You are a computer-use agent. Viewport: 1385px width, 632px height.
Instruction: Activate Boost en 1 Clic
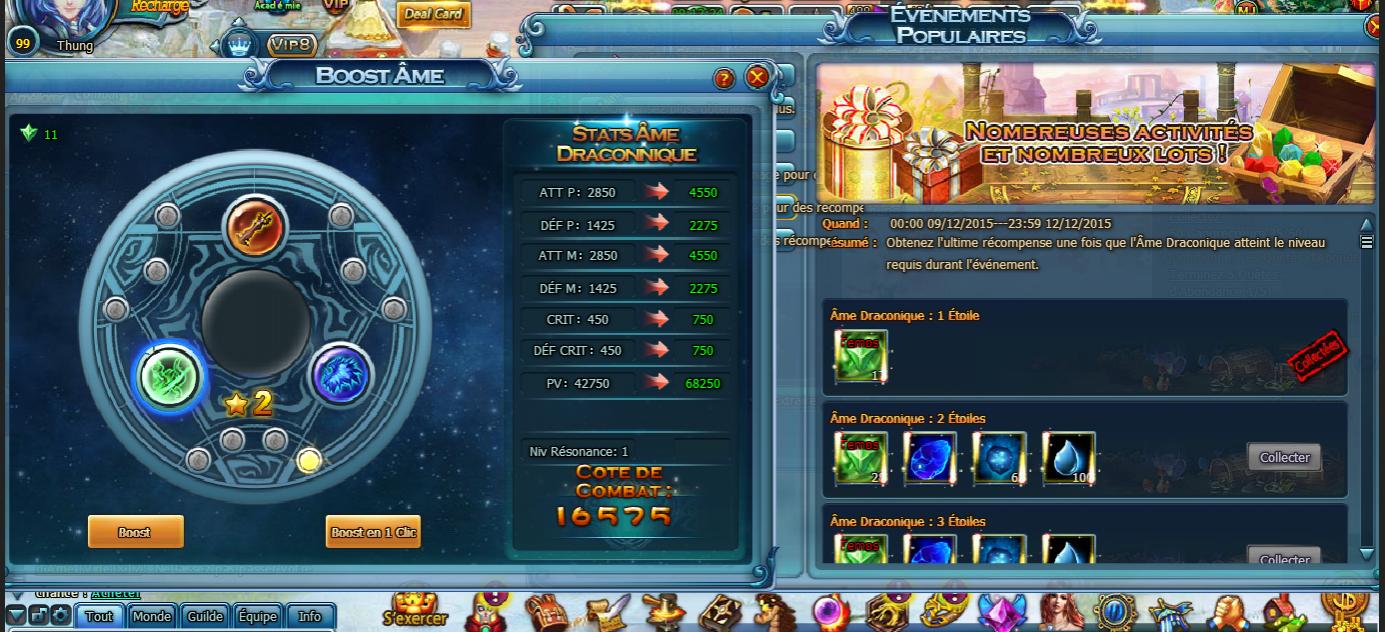pos(373,532)
